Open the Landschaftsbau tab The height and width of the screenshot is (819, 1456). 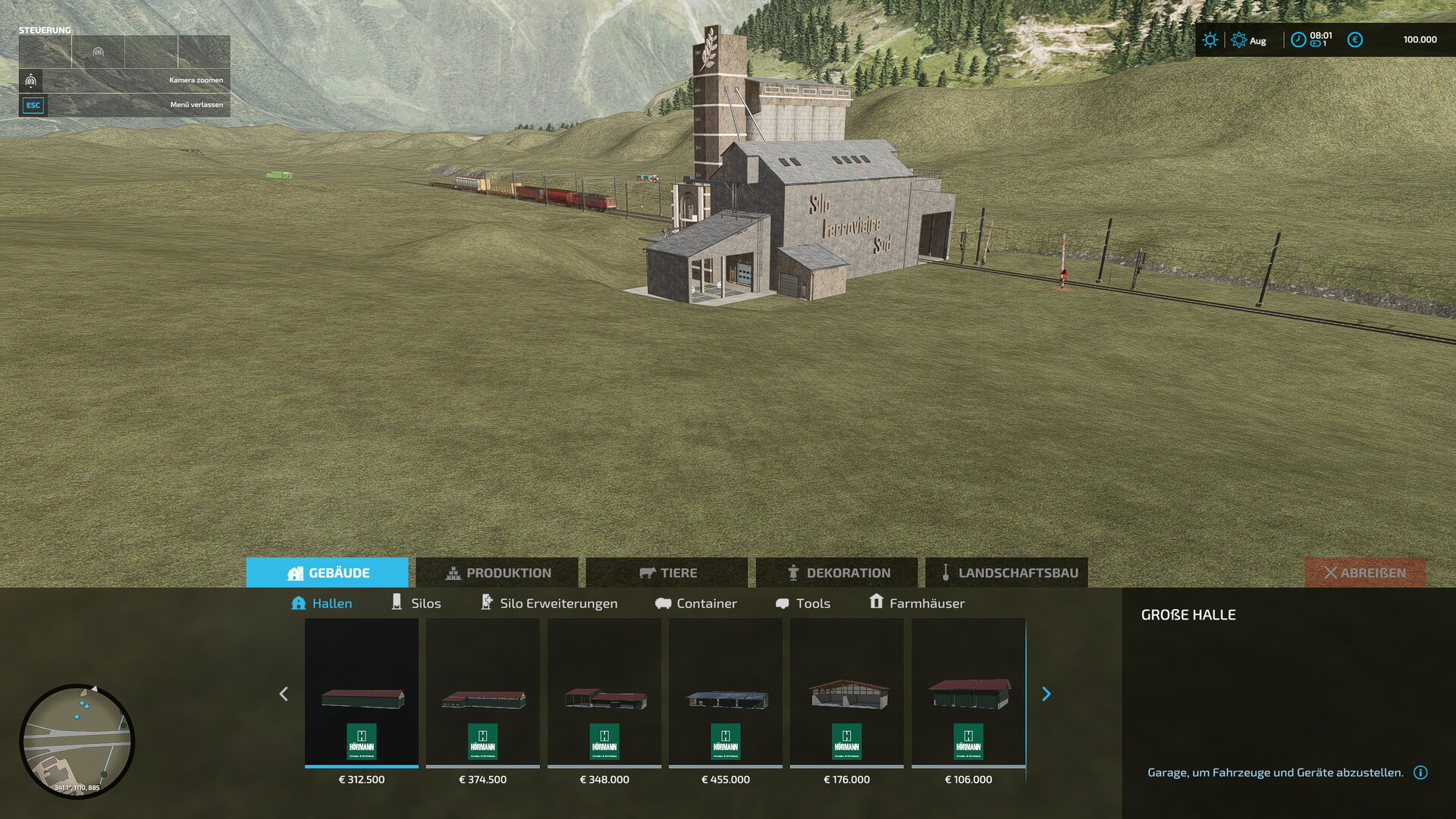tap(1007, 573)
